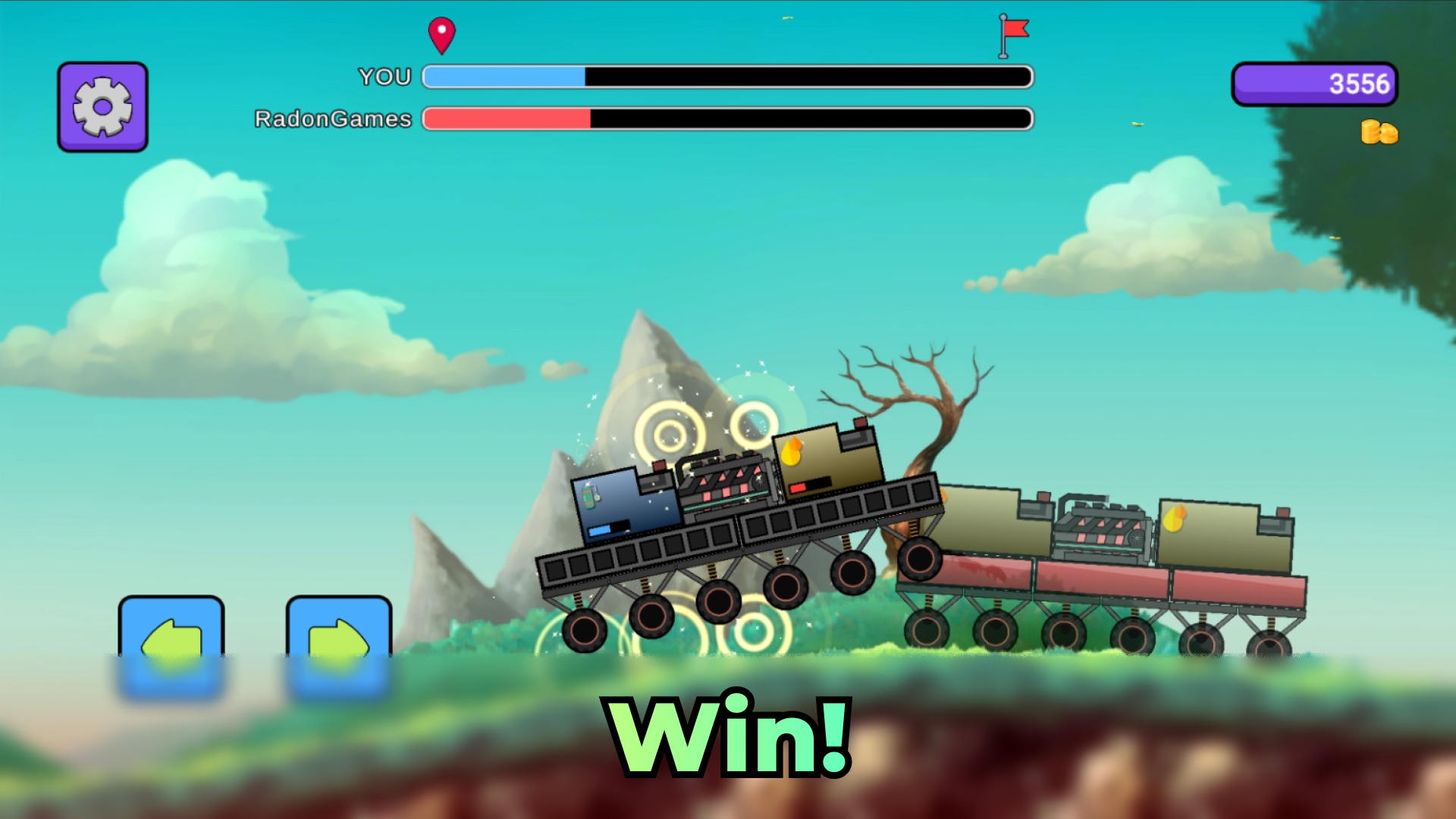Click the coins icon below the score
The height and width of the screenshot is (819, 1456).
(x=1377, y=133)
